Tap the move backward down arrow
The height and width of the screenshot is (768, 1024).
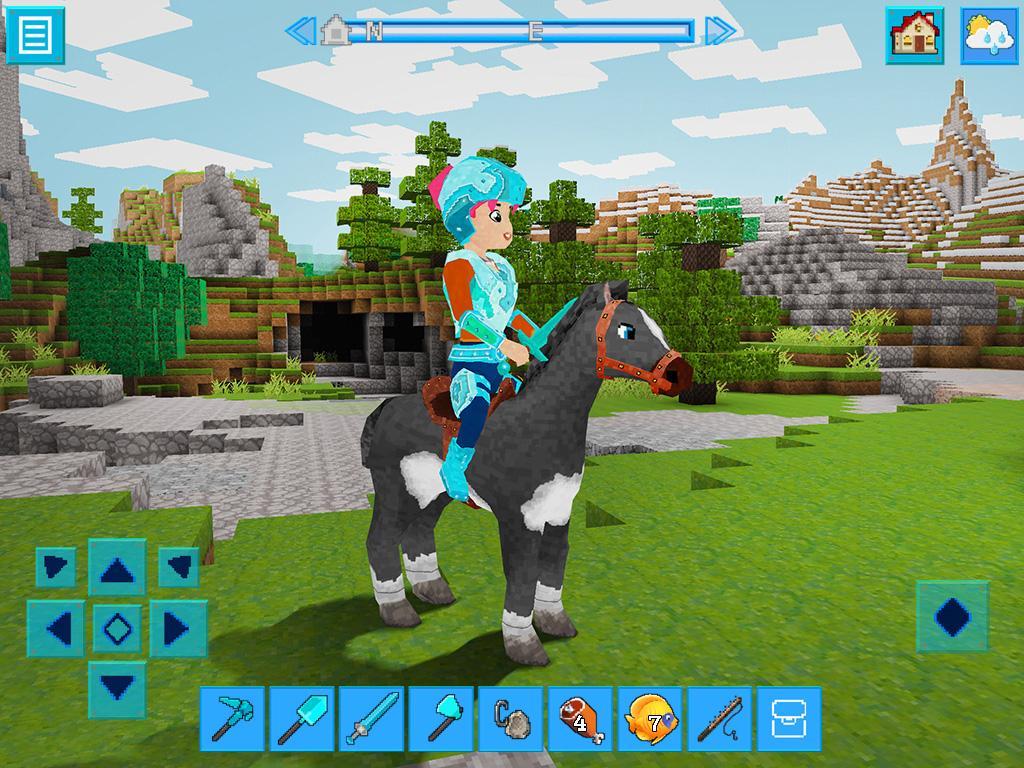pyautogui.click(x=117, y=688)
